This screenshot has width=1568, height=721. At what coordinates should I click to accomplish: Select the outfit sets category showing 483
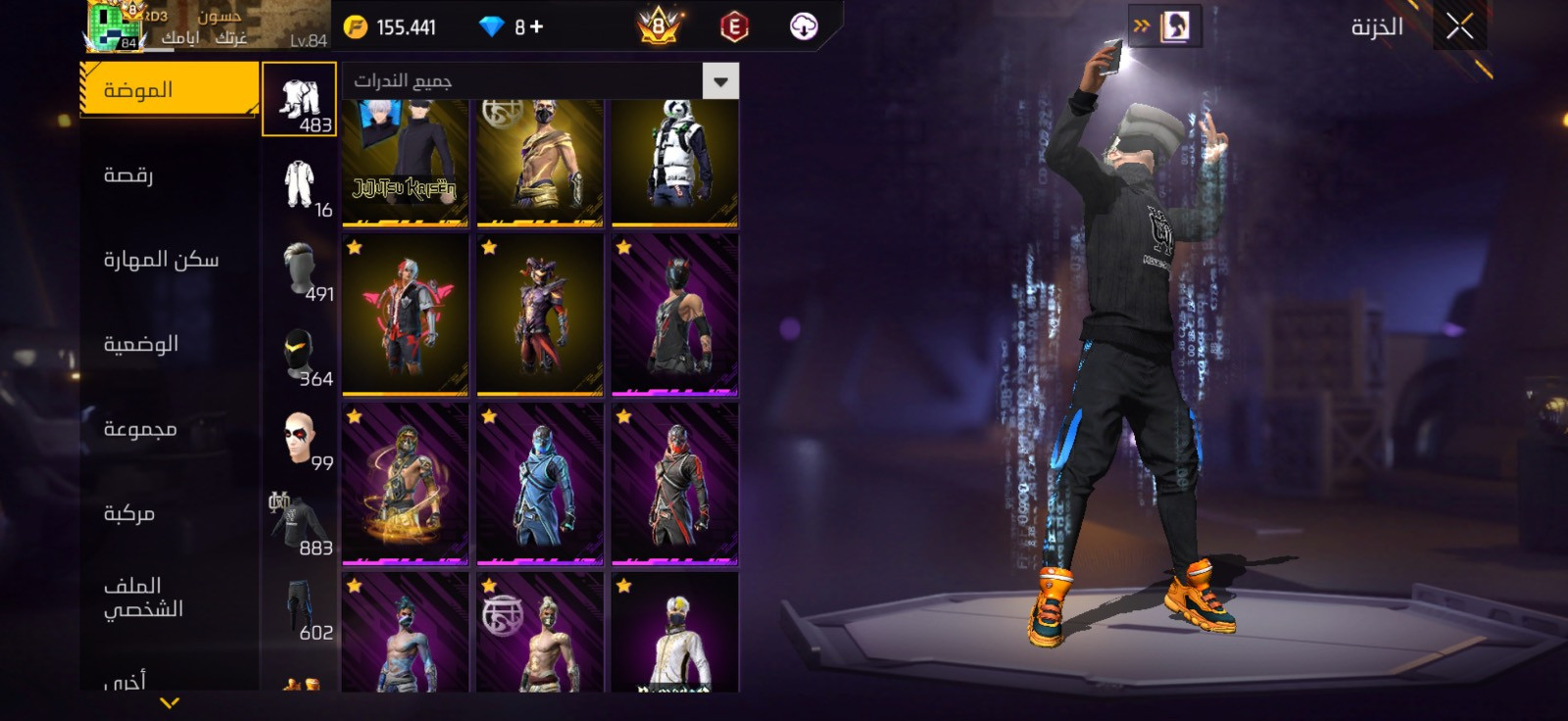click(300, 100)
